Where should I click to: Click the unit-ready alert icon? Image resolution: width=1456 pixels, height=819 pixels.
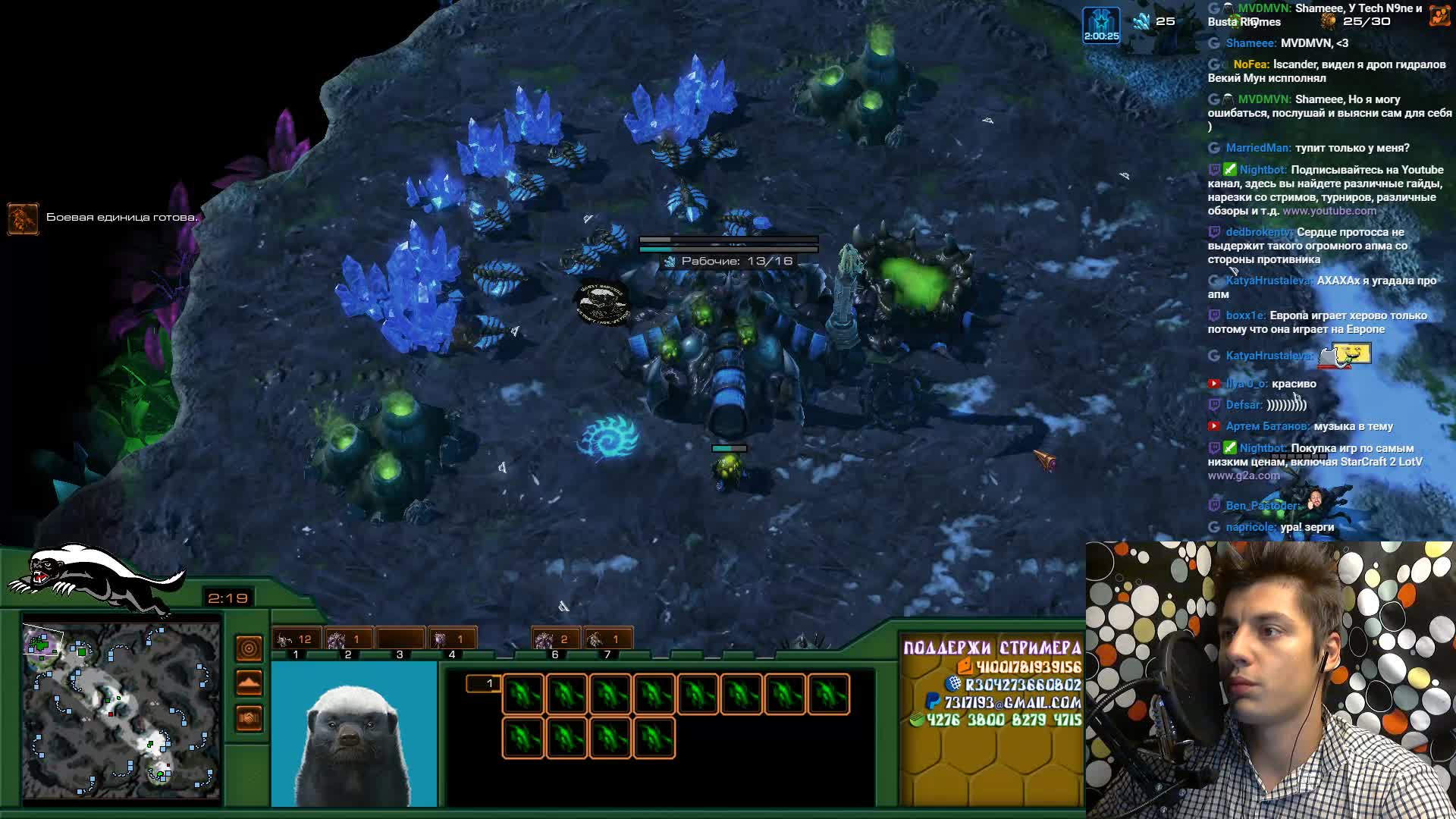(23, 218)
